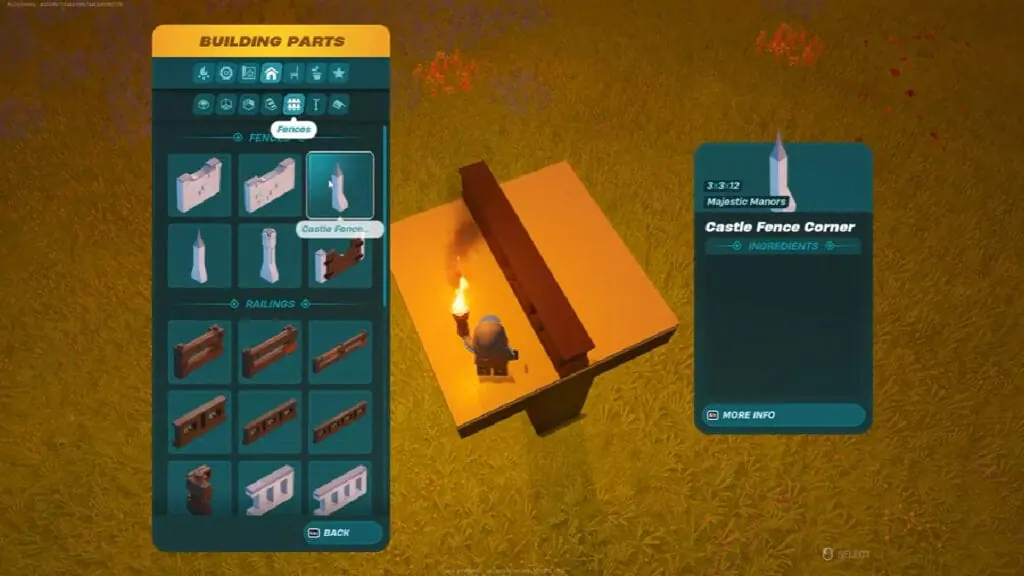Pick the first wooden railing under Railings
The width and height of the screenshot is (1024, 576).
pyautogui.click(x=199, y=352)
